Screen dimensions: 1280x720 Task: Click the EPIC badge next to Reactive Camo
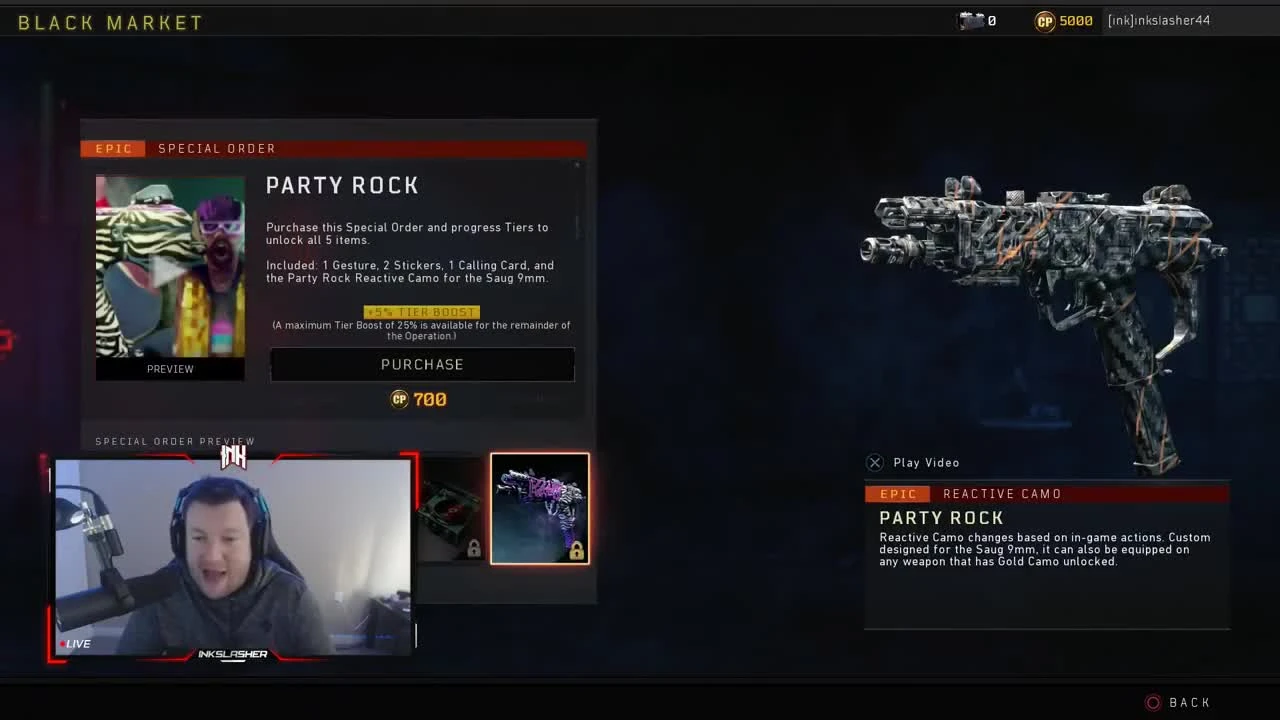coord(898,493)
